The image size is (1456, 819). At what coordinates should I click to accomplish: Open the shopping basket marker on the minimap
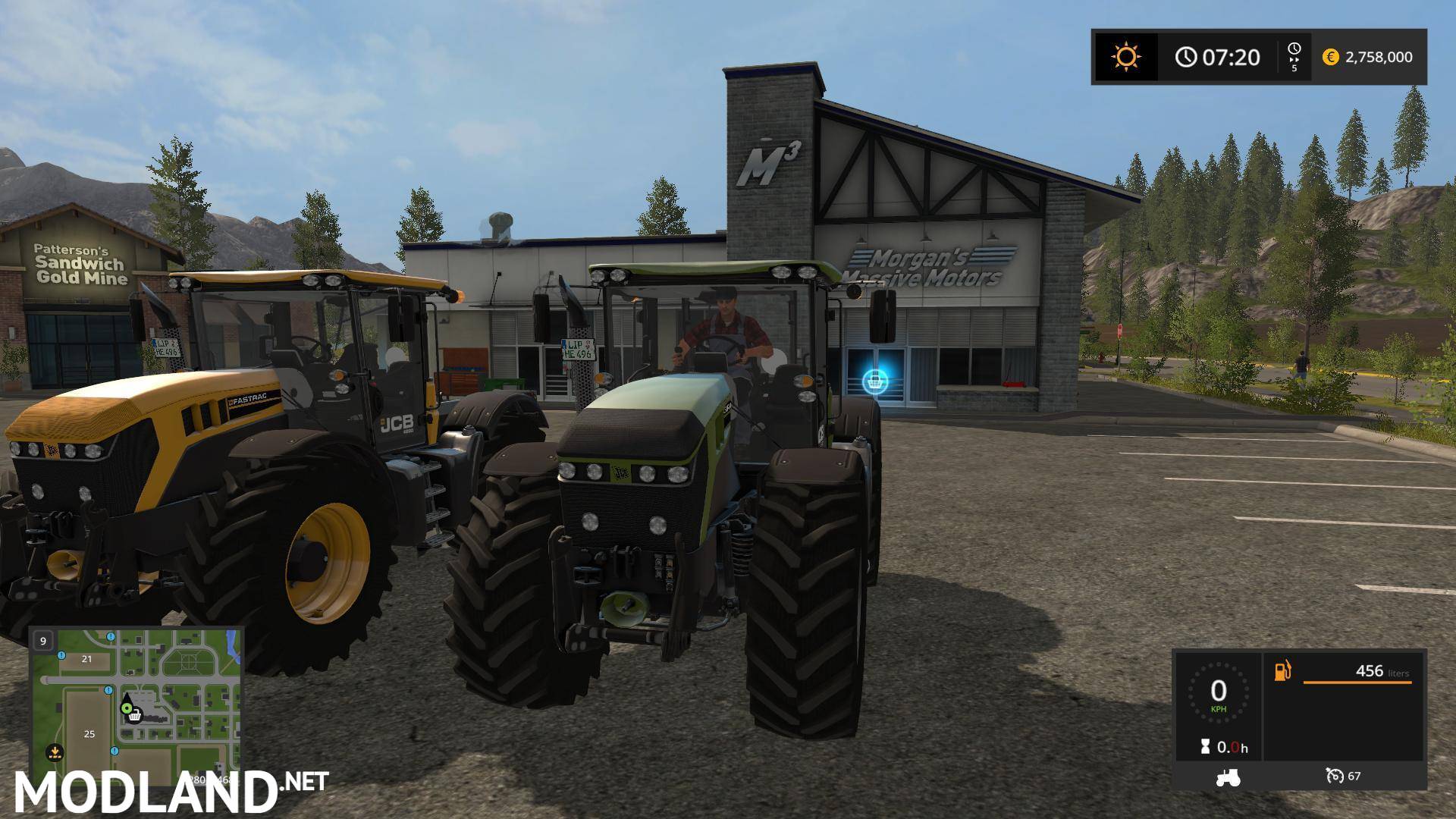tap(135, 717)
